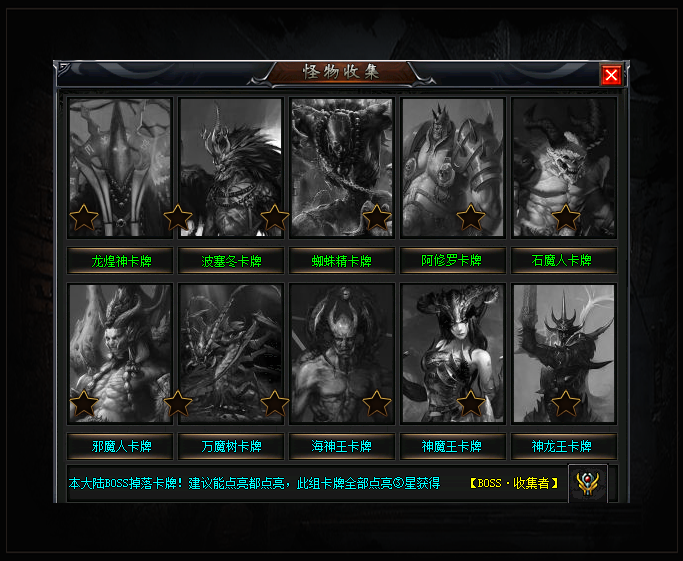Click the 石魔人卡牌 name button
The height and width of the screenshot is (561, 683).
pos(564,261)
